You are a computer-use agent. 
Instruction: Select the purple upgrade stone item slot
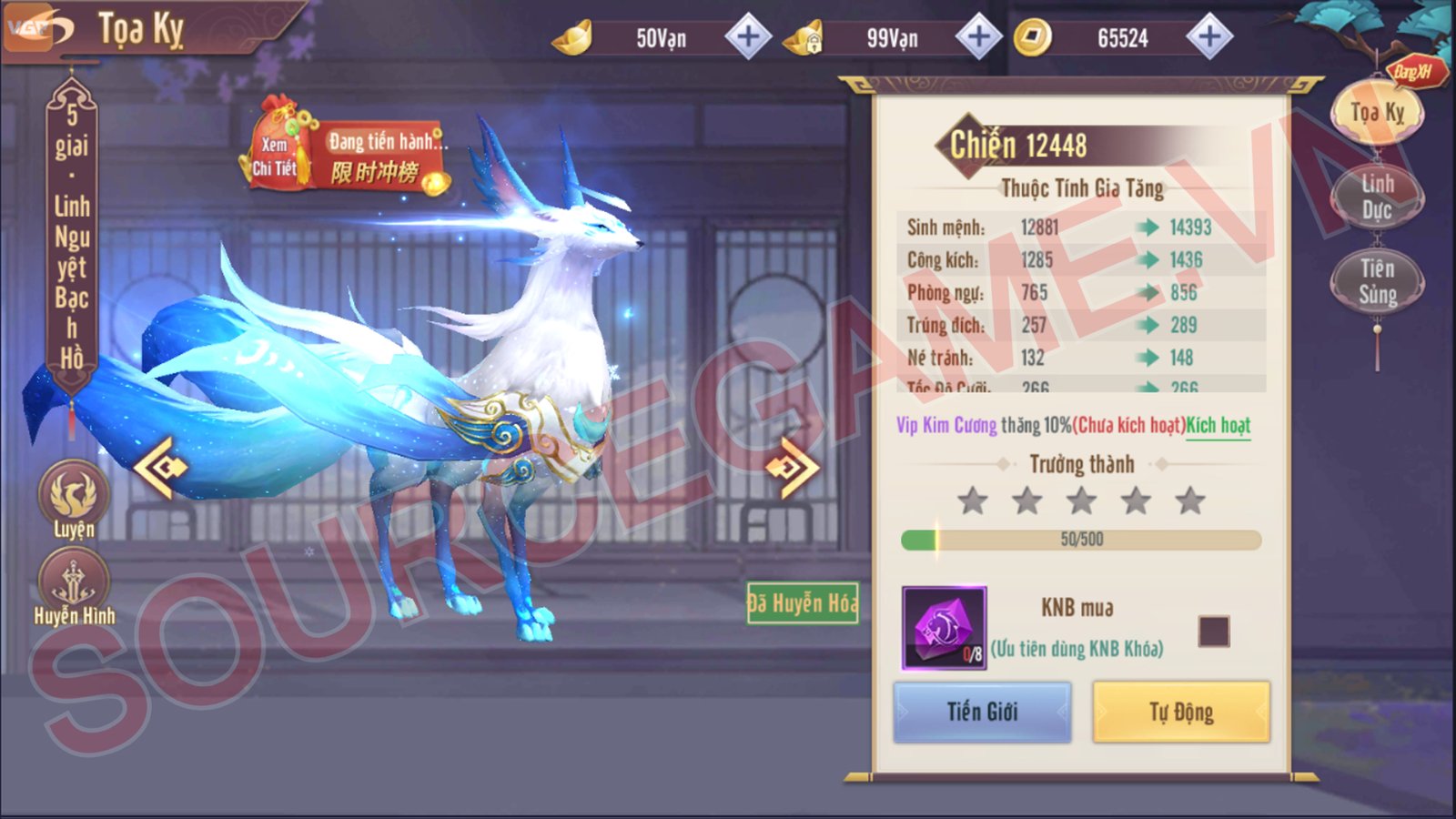click(944, 628)
